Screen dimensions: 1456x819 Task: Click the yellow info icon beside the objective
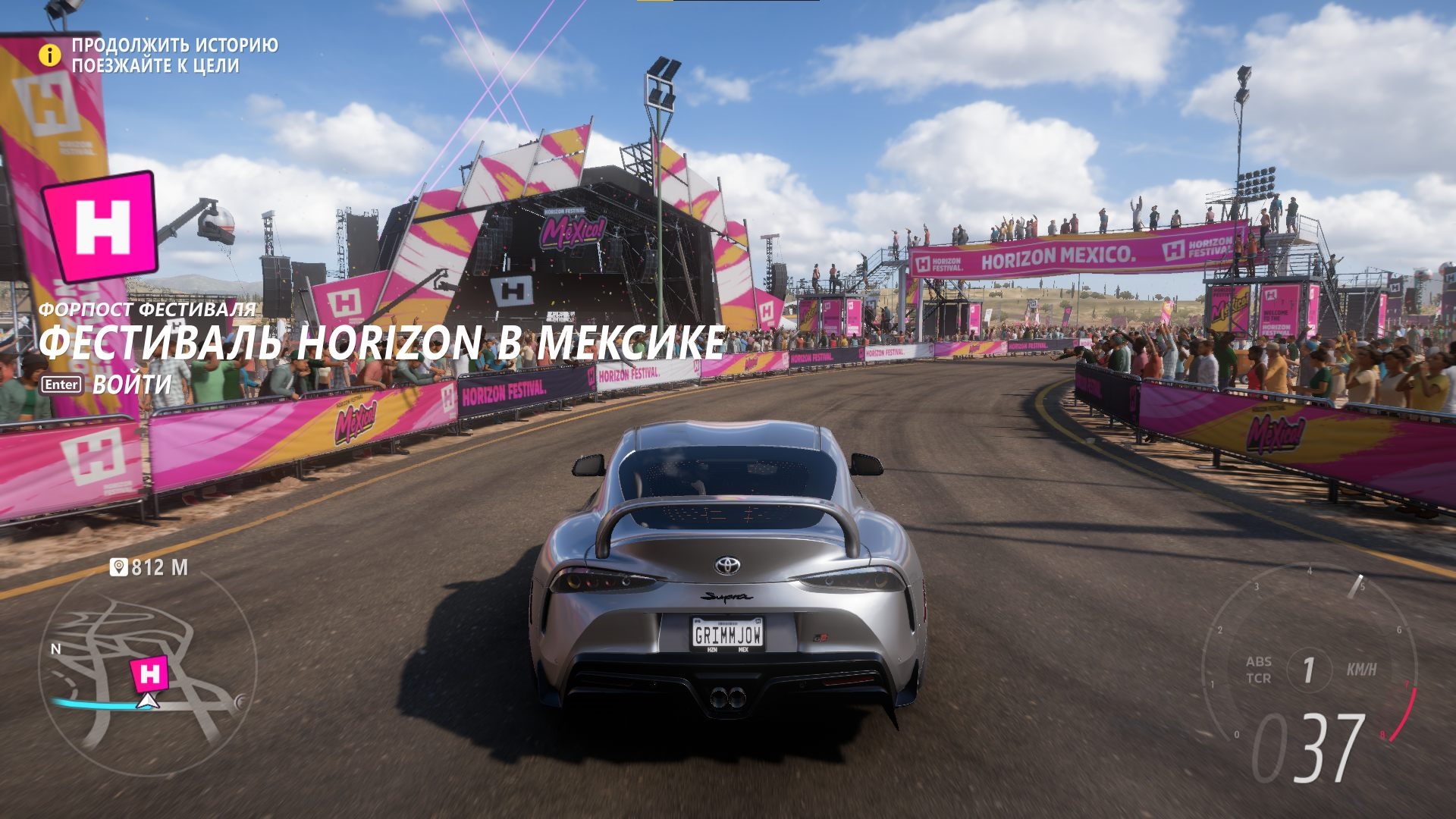click(x=50, y=55)
